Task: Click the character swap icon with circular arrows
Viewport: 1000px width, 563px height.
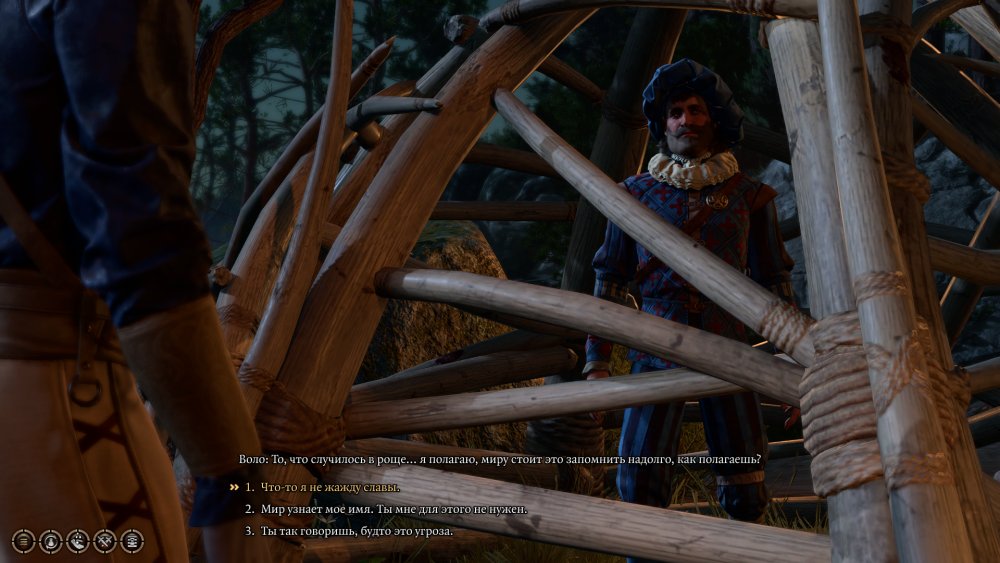Action: coord(50,541)
